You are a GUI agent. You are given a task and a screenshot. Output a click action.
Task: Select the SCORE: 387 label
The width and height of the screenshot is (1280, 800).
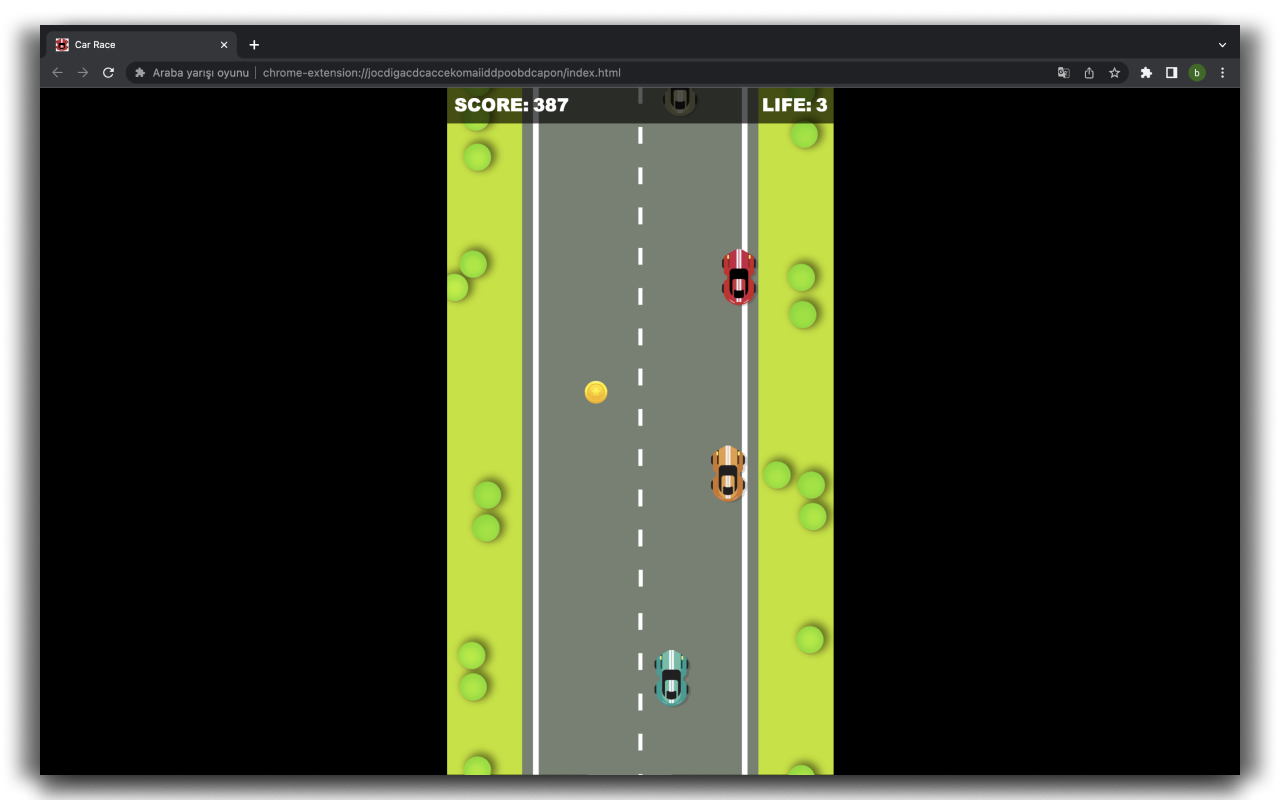[511, 104]
